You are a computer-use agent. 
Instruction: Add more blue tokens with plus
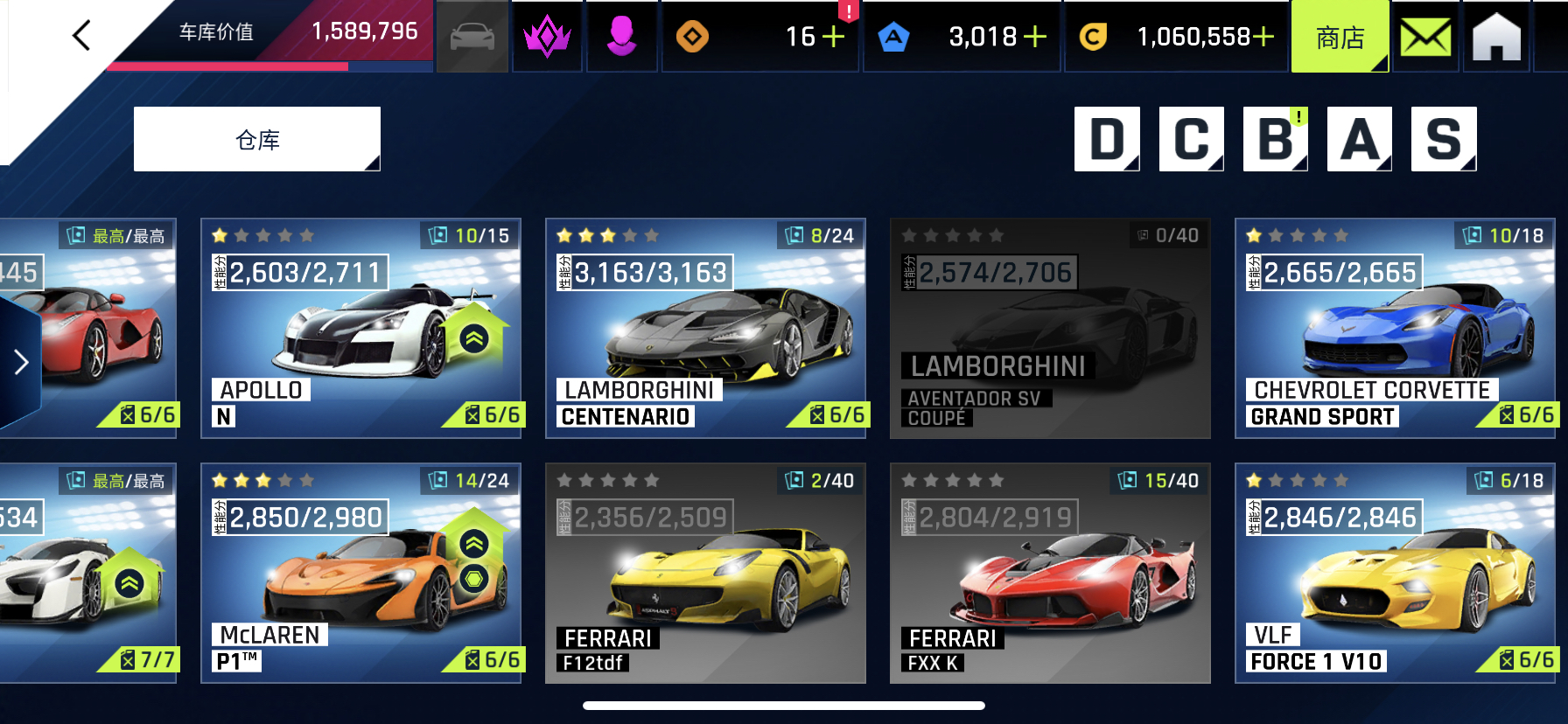click(1035, 37)
